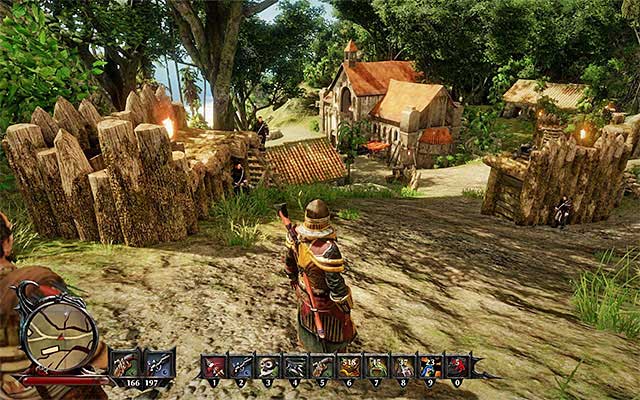Use the blue item in hotbar slot 9
The image size is (640, 400).
pyautogui.click(x=430, y=366)
